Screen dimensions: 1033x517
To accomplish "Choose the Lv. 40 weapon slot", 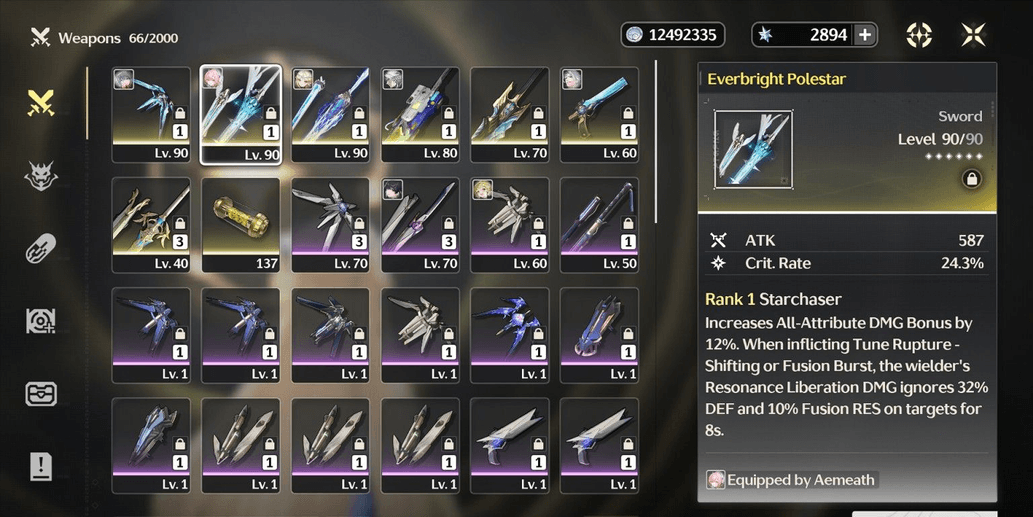I will pos(151,225).
